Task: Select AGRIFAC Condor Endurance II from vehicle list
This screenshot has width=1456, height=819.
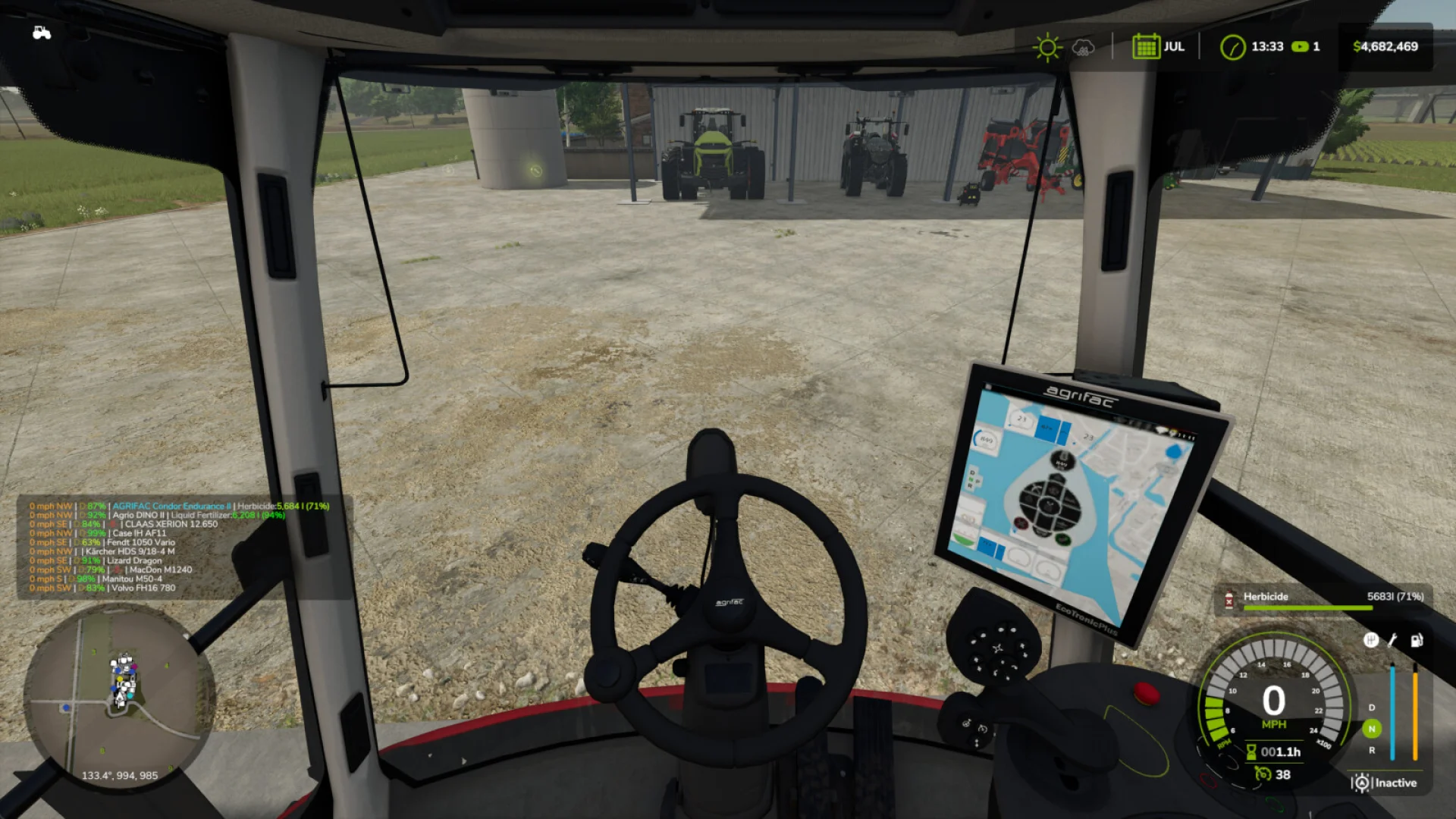Action: coord(172,506)
